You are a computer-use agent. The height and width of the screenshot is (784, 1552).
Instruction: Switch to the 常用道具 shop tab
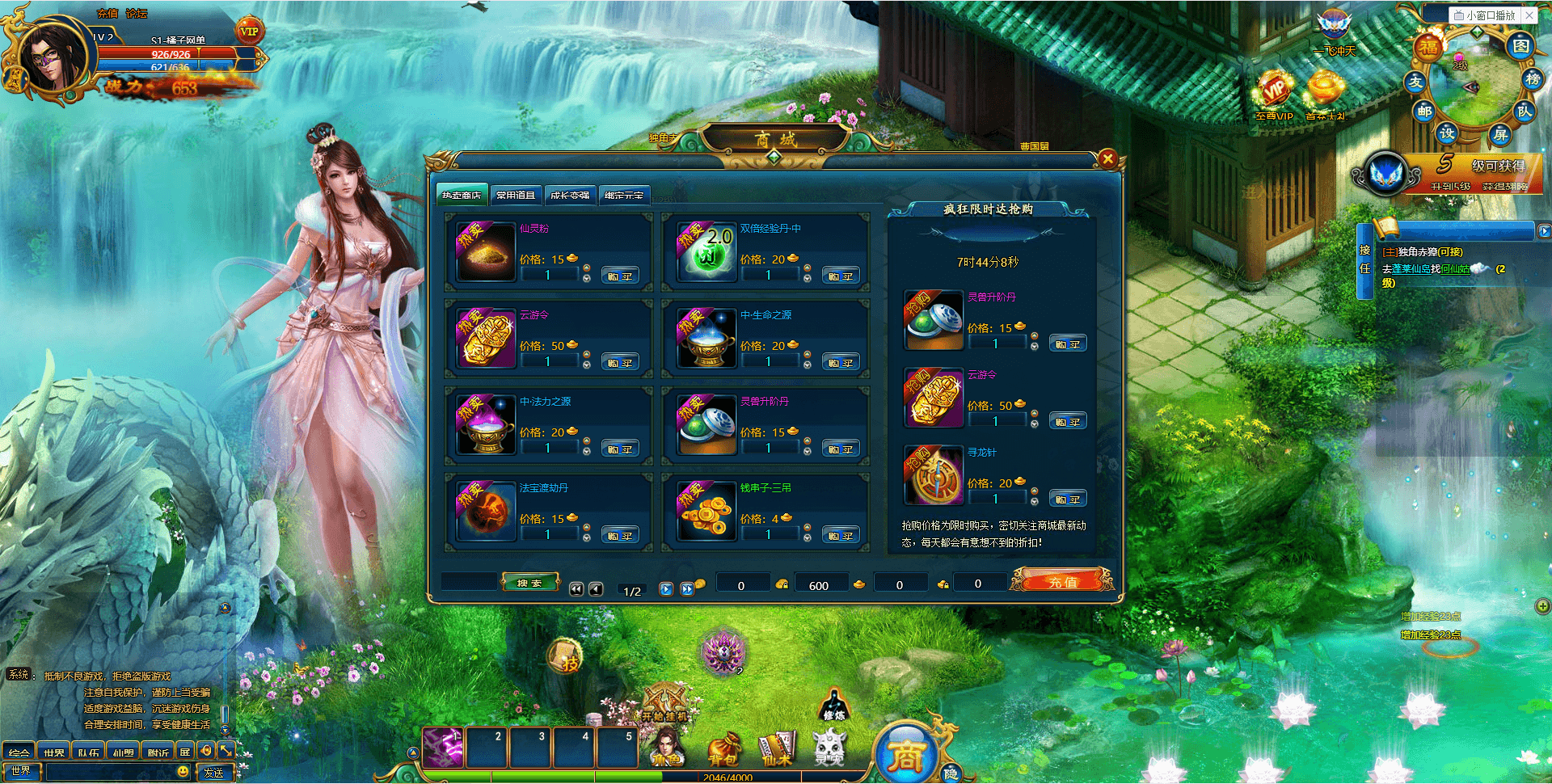pyautogui.click(x=516, y=195)
